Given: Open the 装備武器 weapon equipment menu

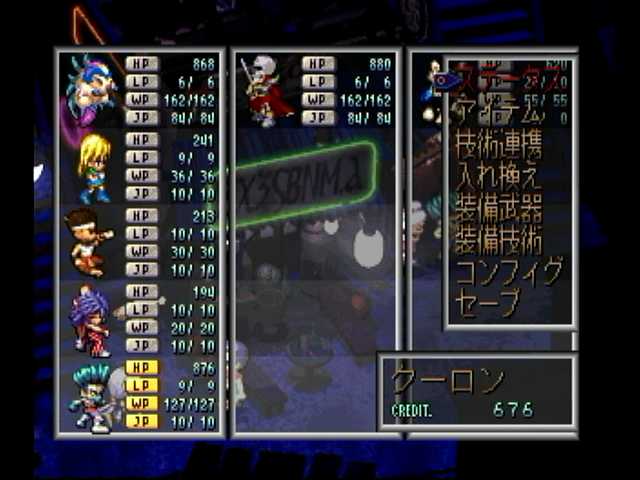Looking at the screenshot, I should point(499,209).
